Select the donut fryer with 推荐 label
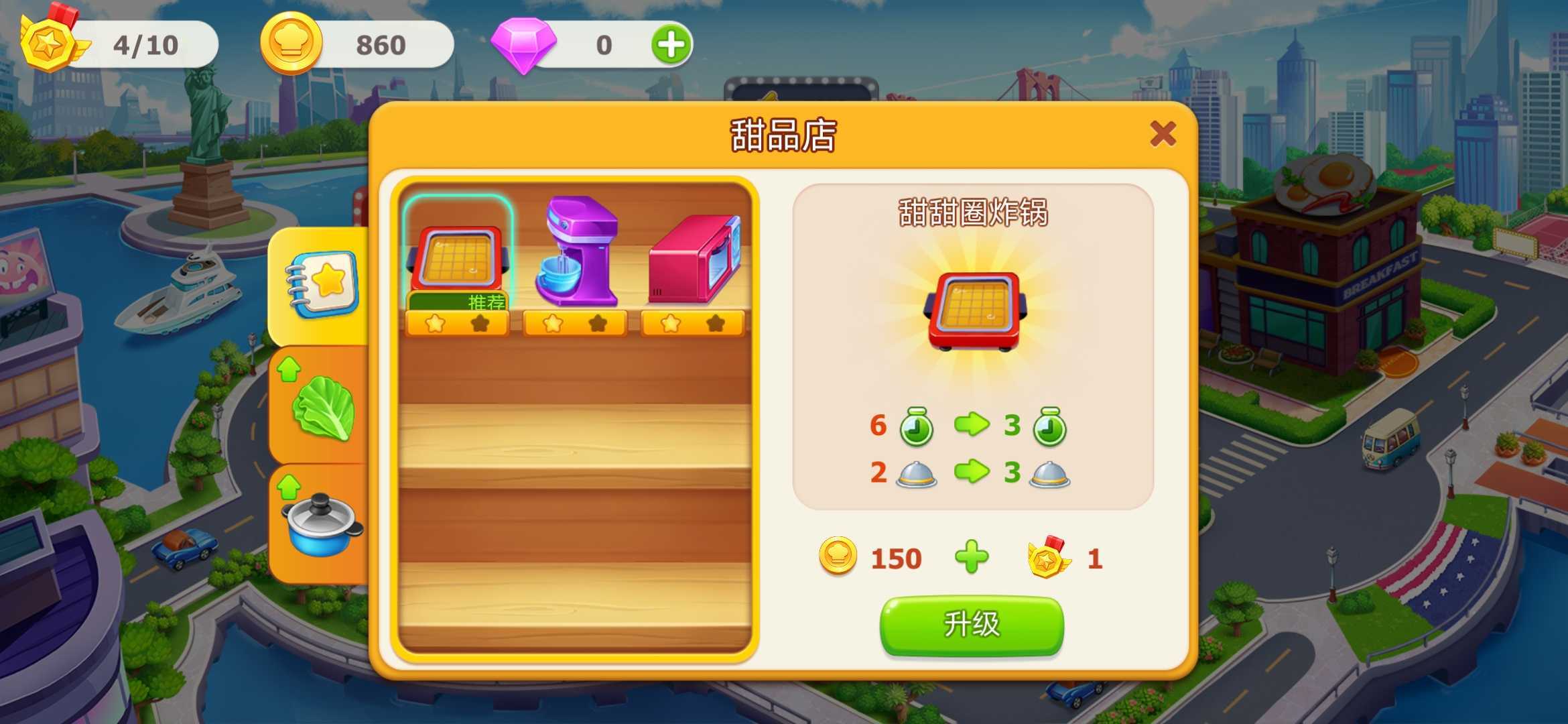 (x=458, y=263)
